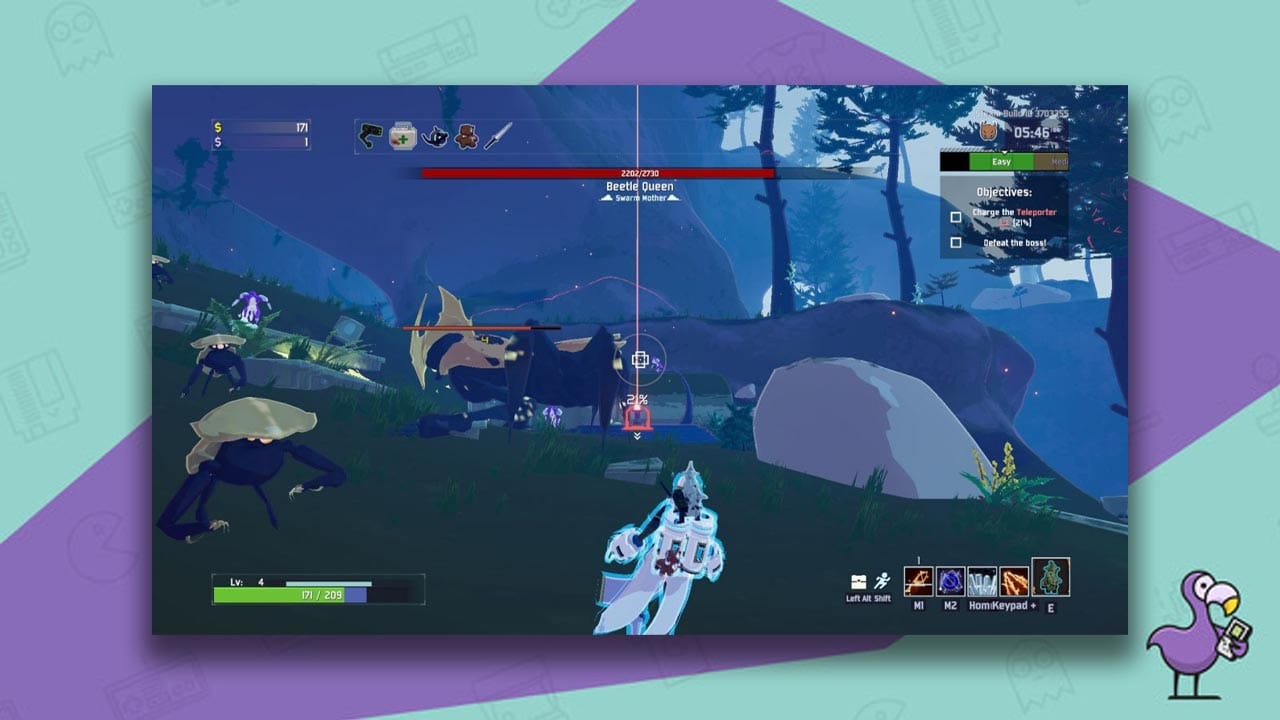This screenshot has width=1280, height=720.
Task: Select the chest icon above Left Alt
Action: click(859, 582)
